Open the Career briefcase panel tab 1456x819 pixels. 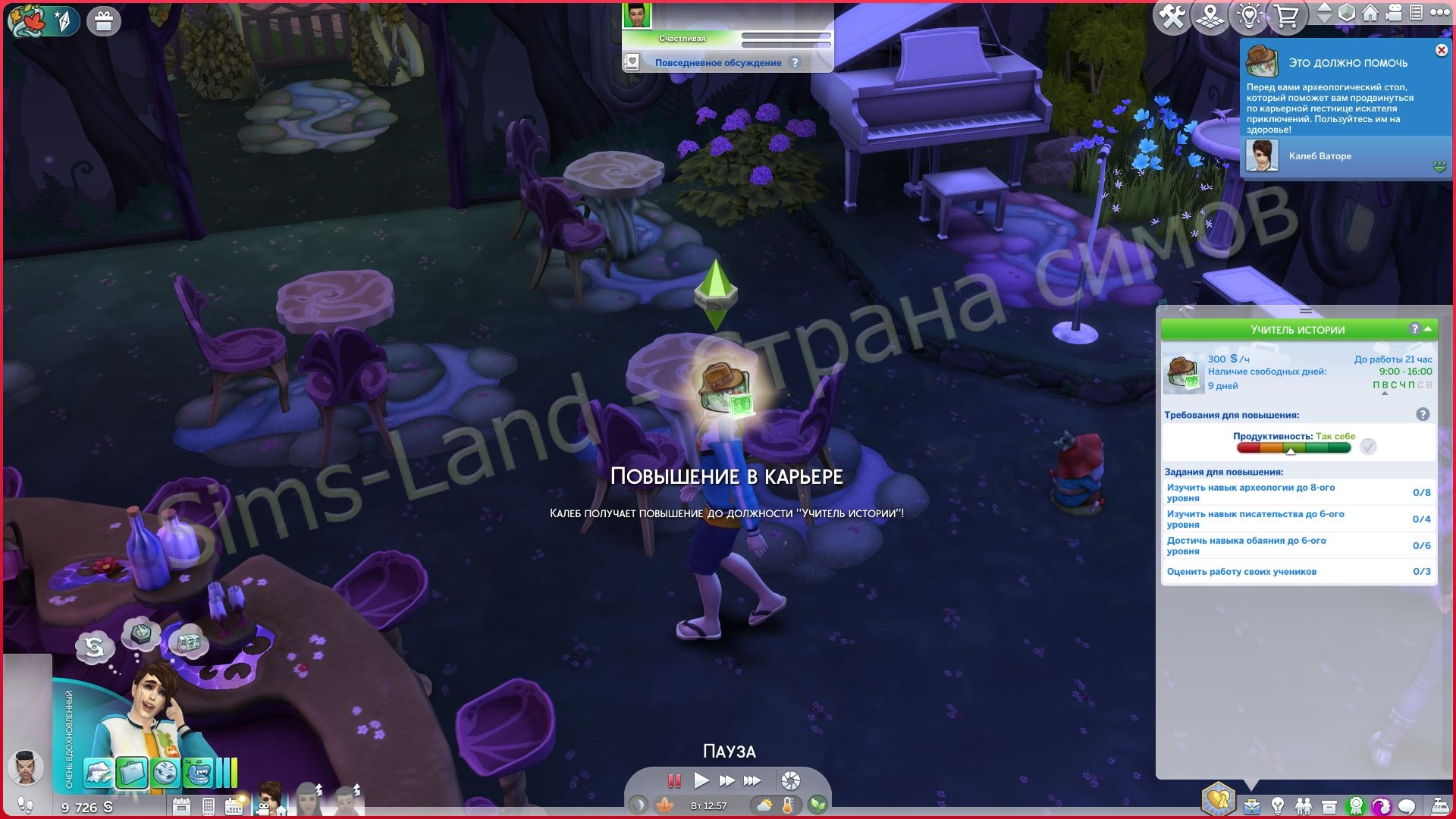[x=1251, y=805]
